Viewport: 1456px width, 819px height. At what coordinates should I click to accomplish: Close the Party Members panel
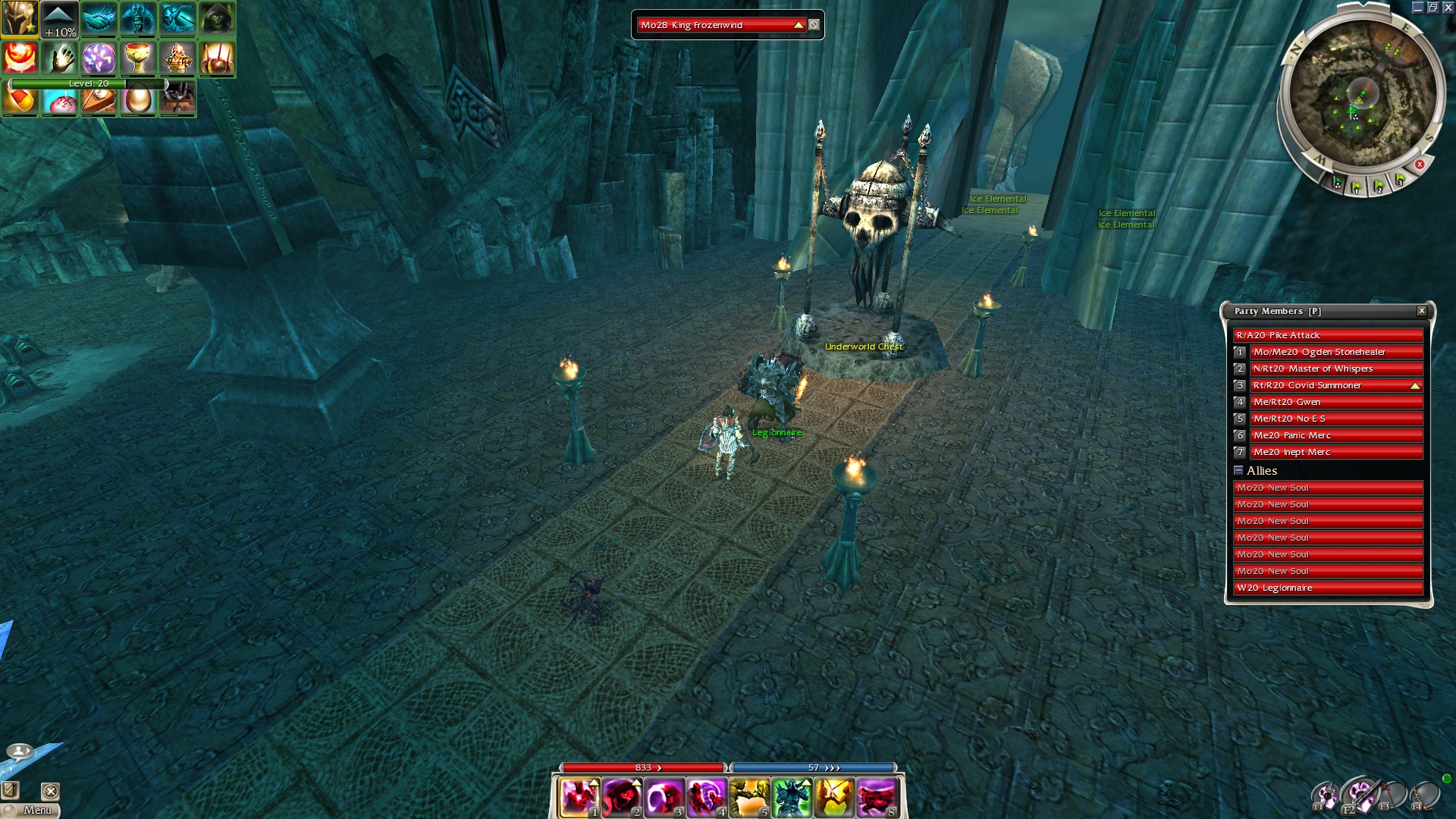tap(1422, 311)
